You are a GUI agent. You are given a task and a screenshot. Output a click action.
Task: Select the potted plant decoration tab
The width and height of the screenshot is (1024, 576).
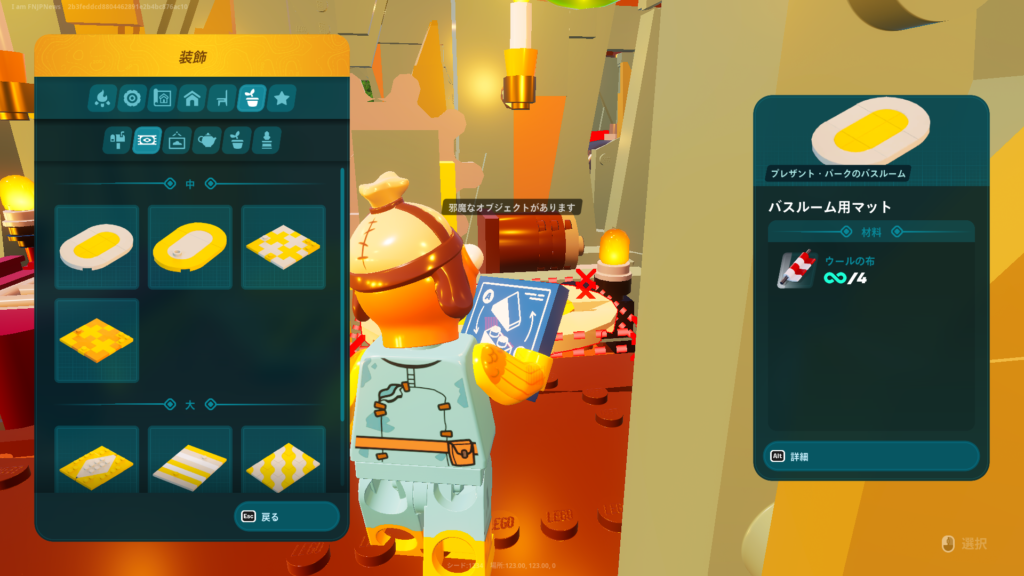click(251, 98)
